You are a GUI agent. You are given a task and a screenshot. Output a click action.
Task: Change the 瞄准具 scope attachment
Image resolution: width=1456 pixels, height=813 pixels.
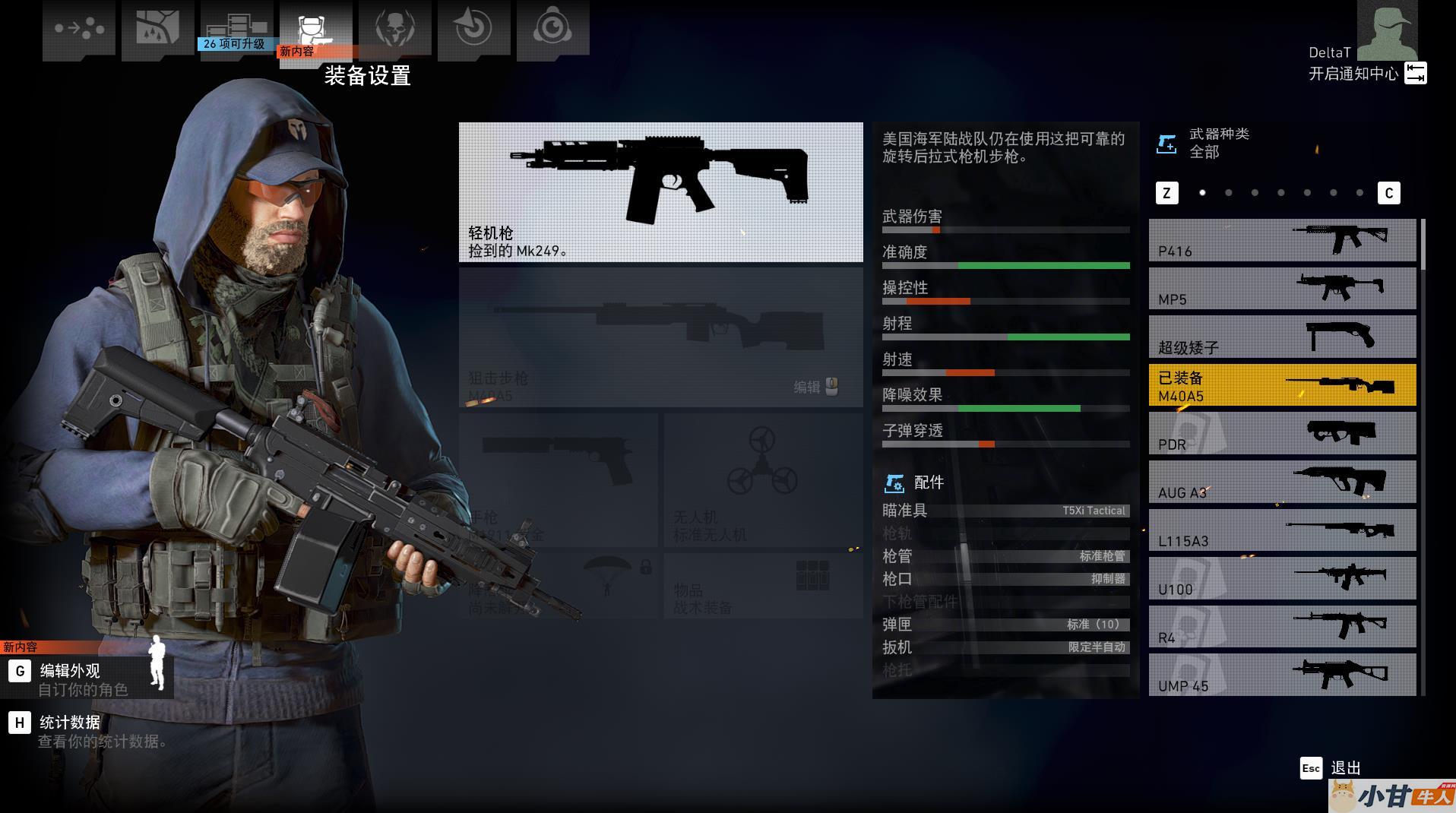[1005, 511]
